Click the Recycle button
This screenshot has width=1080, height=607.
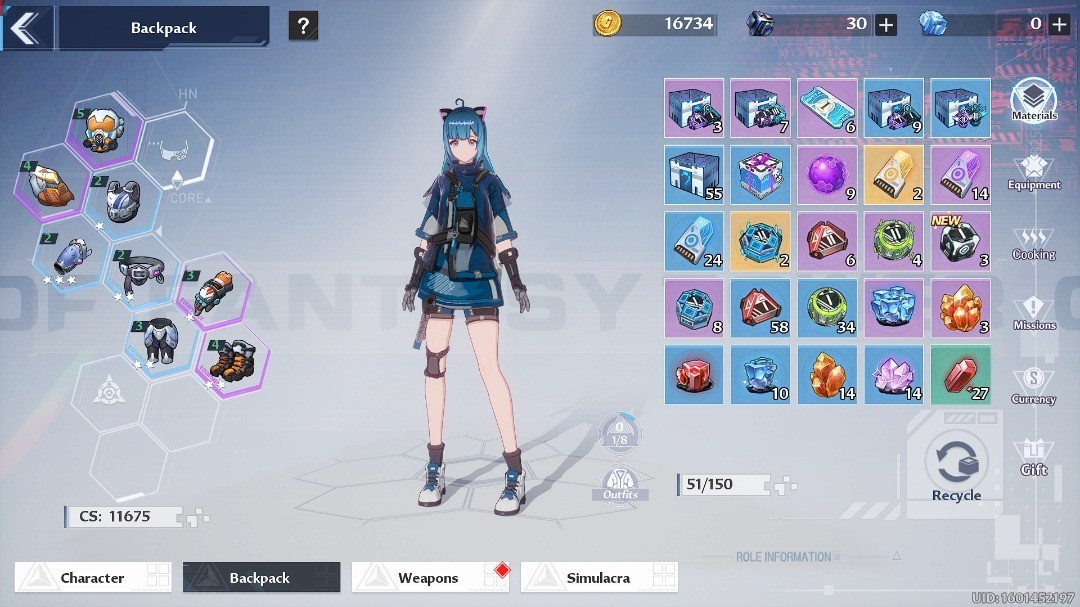click(x=956, y=467)
